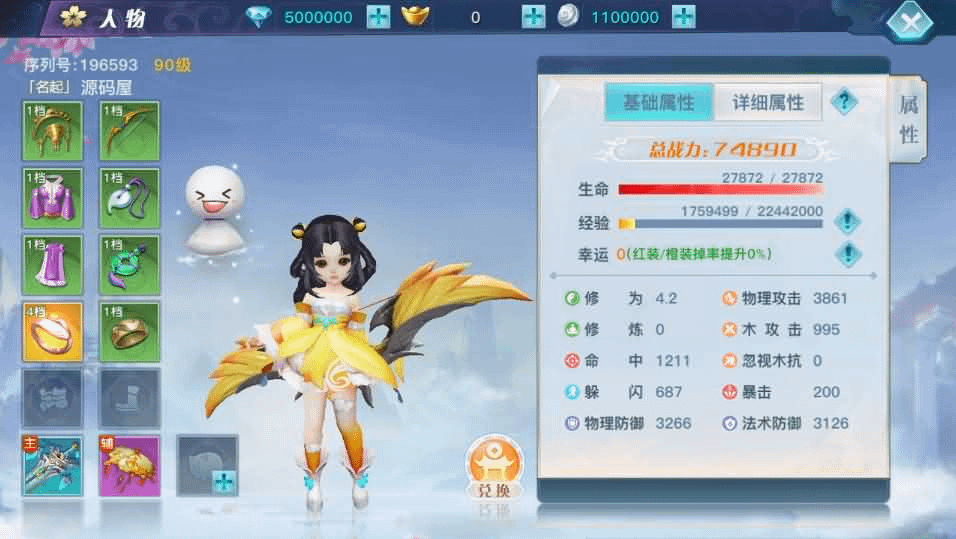The image size is (956, 539).
Task: Select the orange 4档 bracelet slot
Action: point(52,331)
